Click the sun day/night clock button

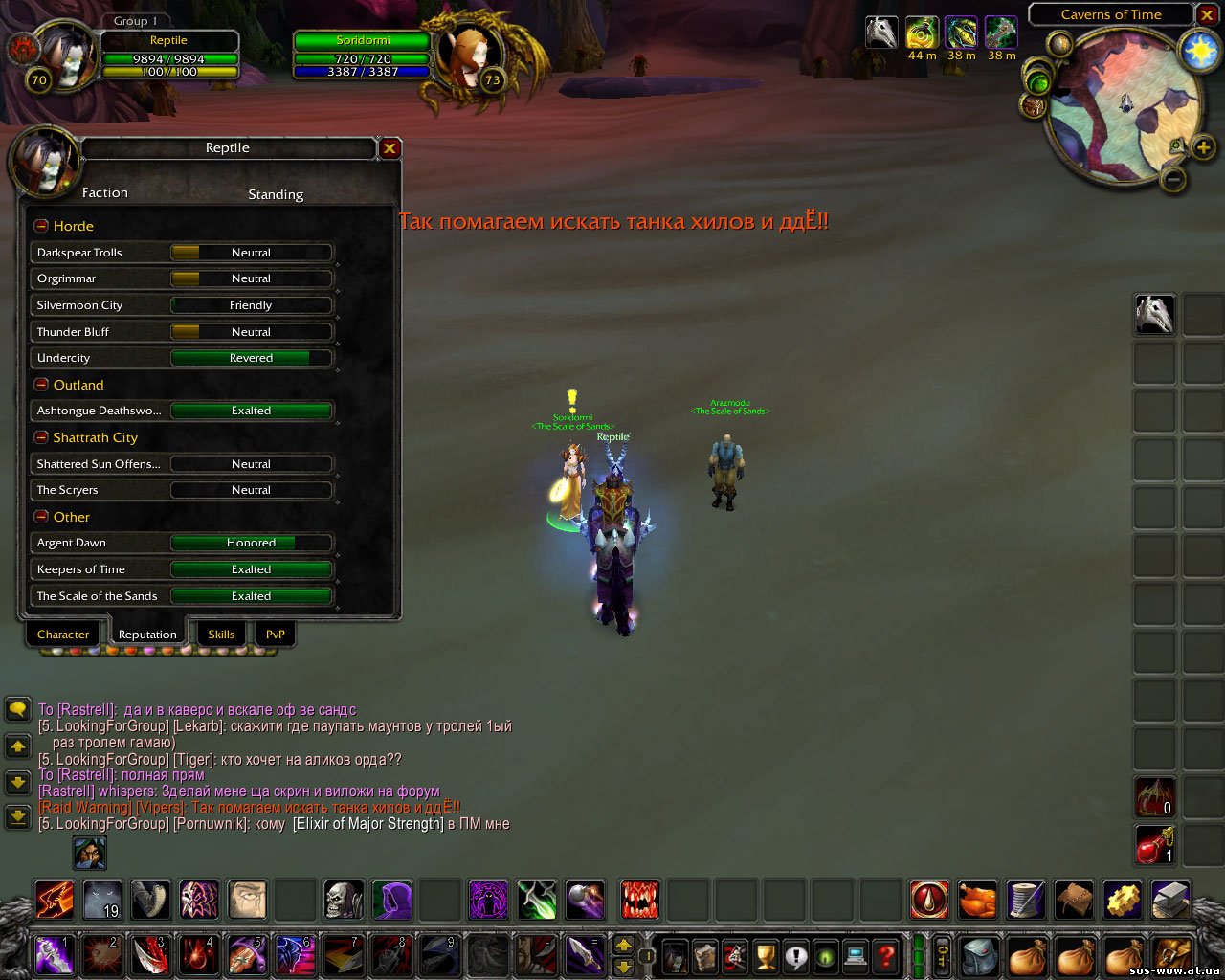coord(1199,51)
